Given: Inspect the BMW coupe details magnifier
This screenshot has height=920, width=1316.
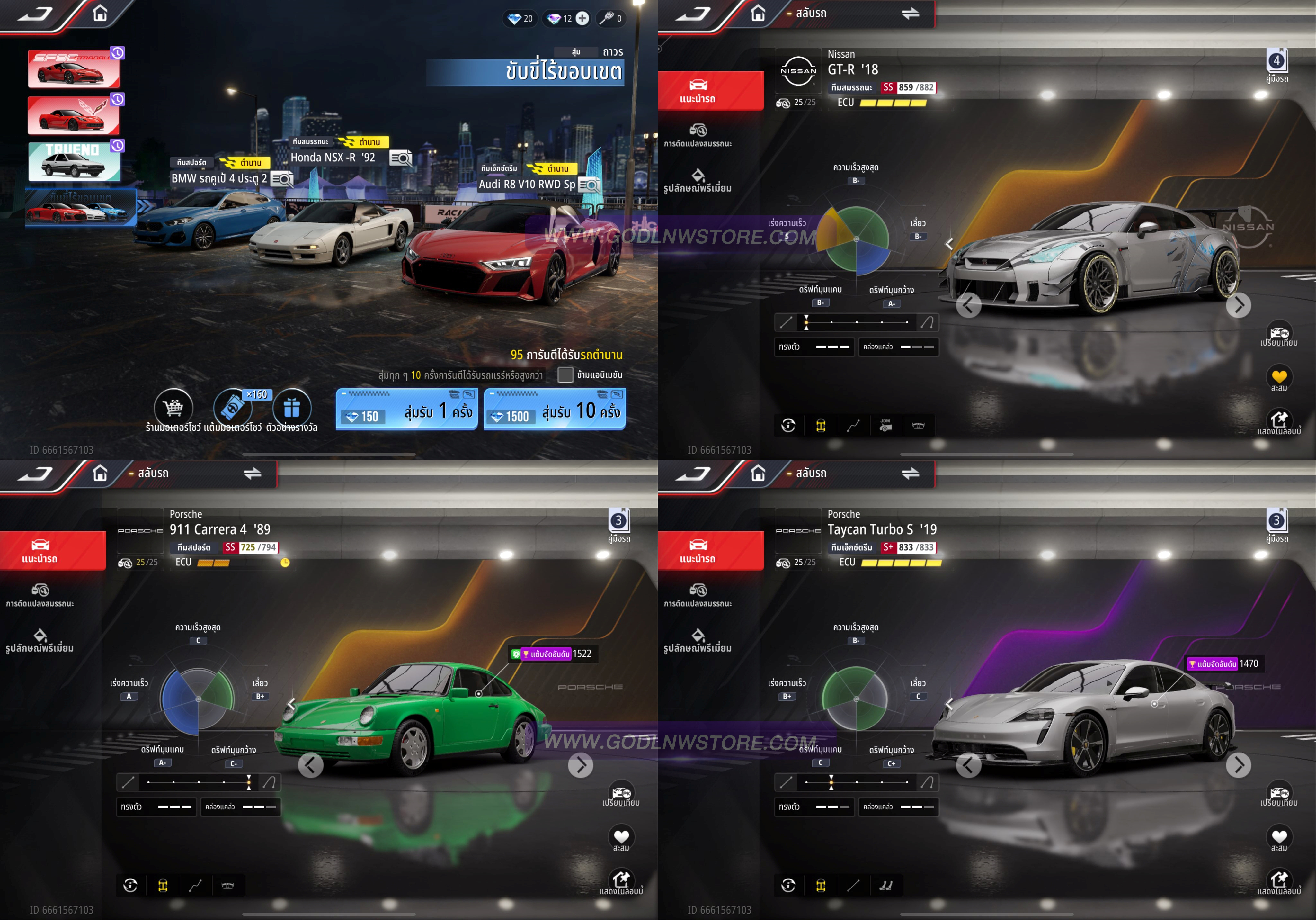Looking at the screenshot, I should pyautogui.click(x=282, y=179).
